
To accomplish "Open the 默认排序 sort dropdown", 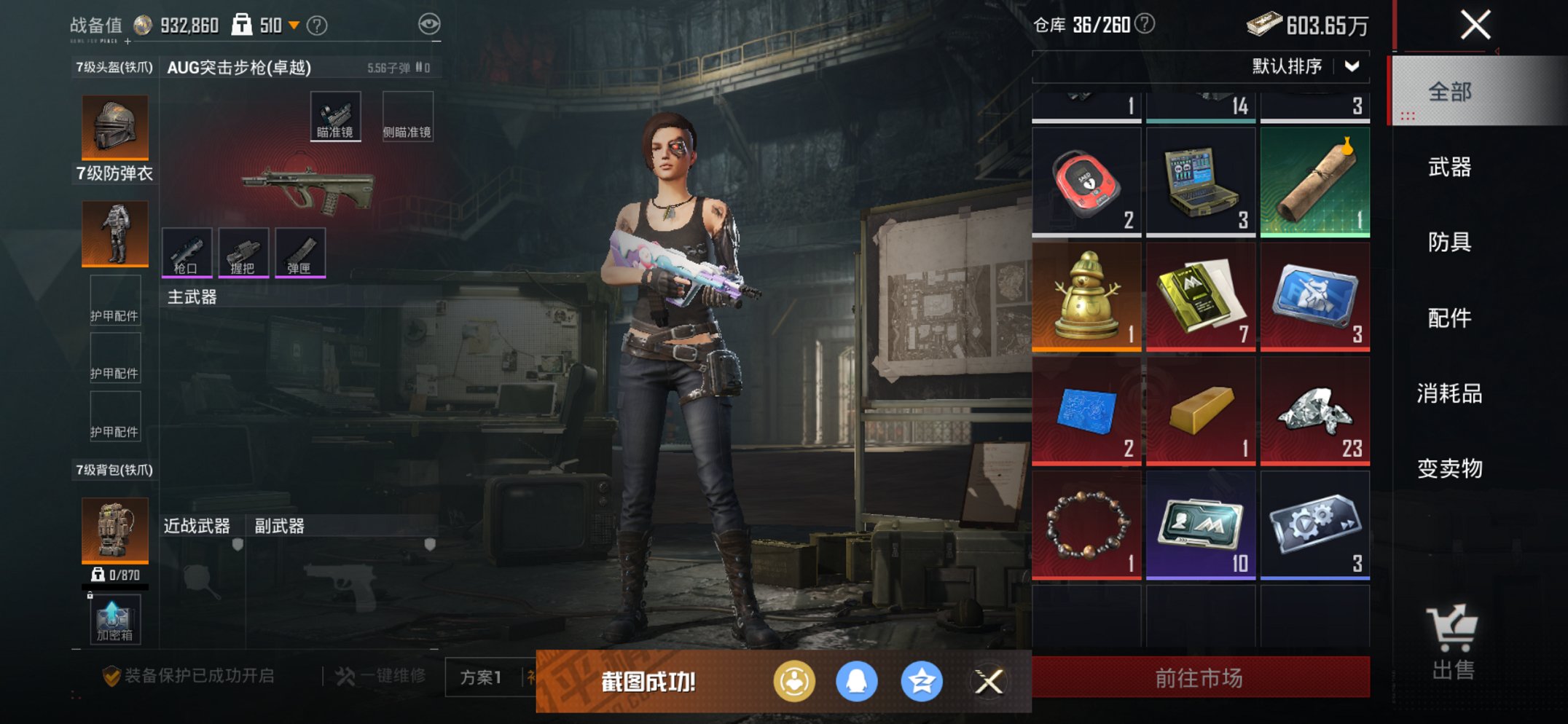I will click(x=1304, y=66).
